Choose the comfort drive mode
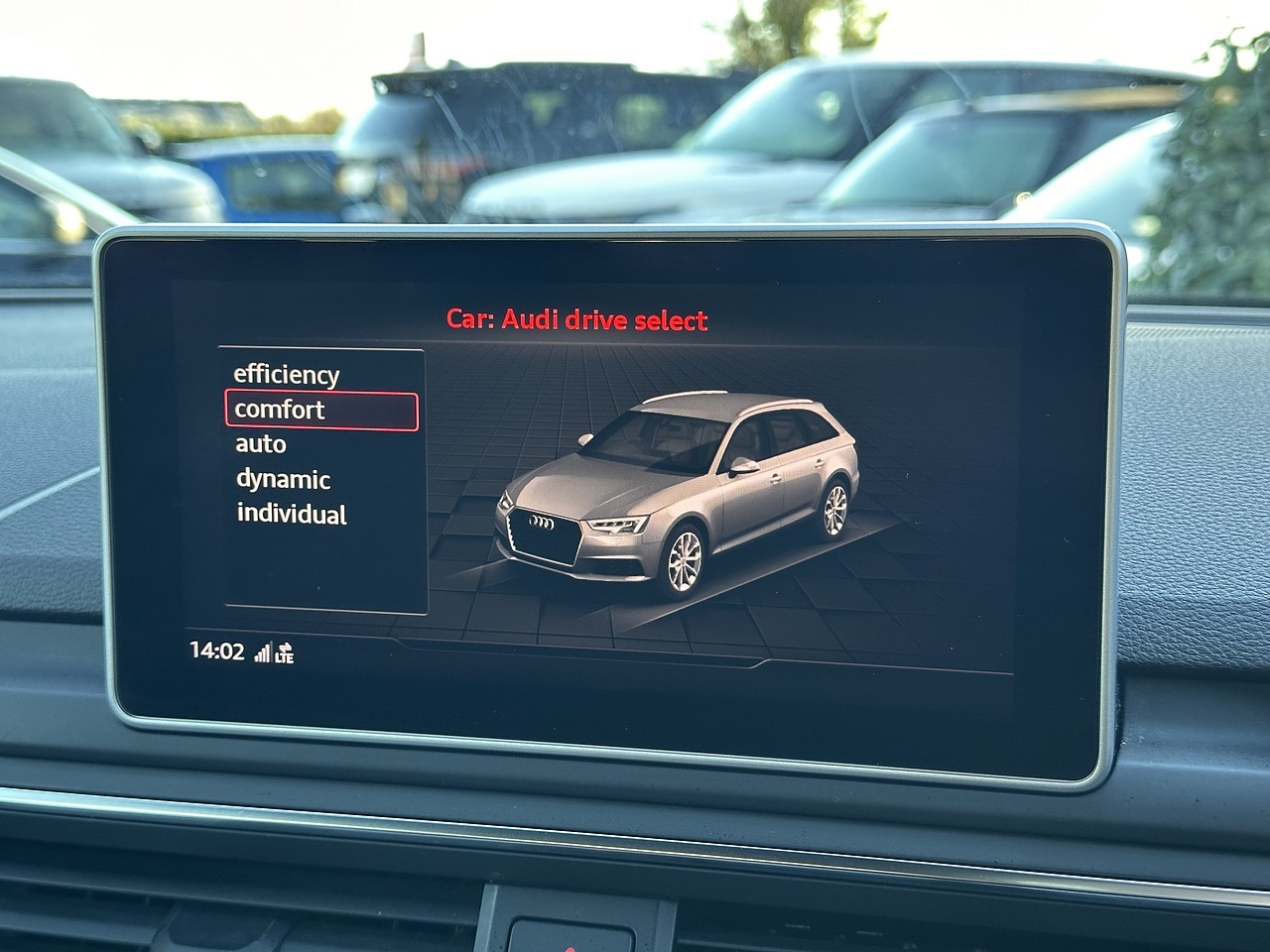 click(x=280, y=410)
